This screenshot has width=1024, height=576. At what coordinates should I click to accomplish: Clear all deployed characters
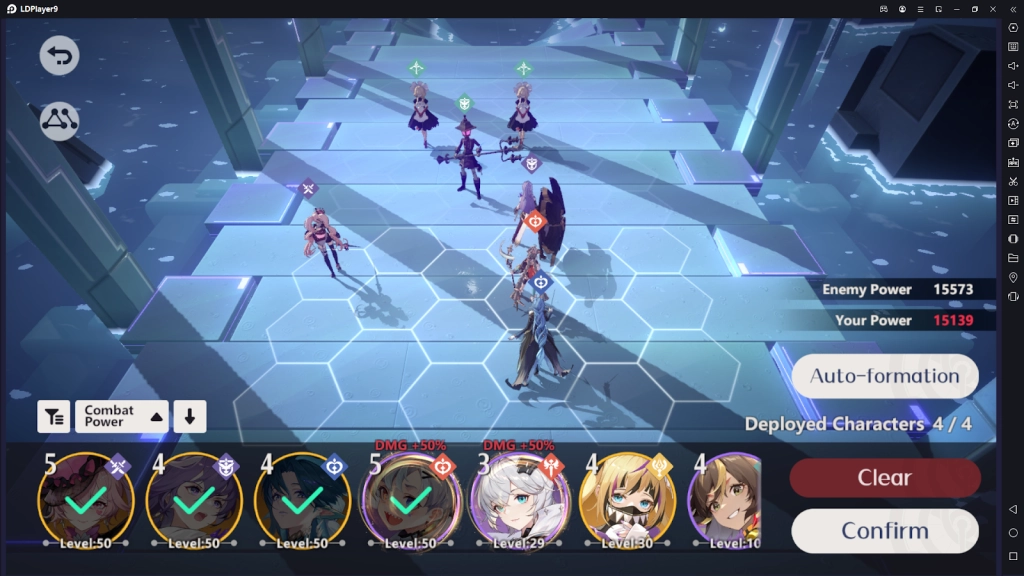(x=884, y=478)
